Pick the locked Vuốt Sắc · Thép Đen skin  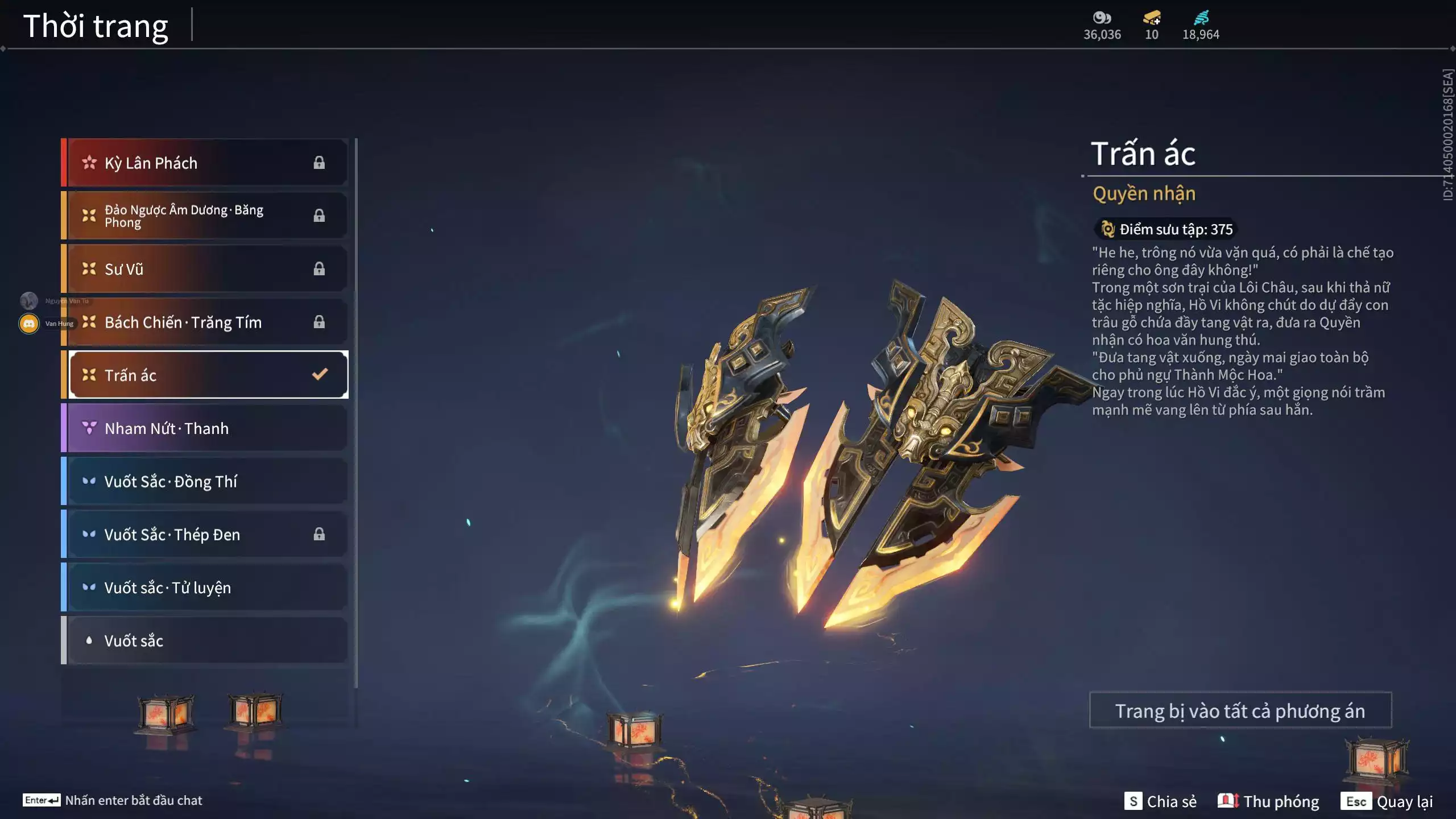(205, 535)
